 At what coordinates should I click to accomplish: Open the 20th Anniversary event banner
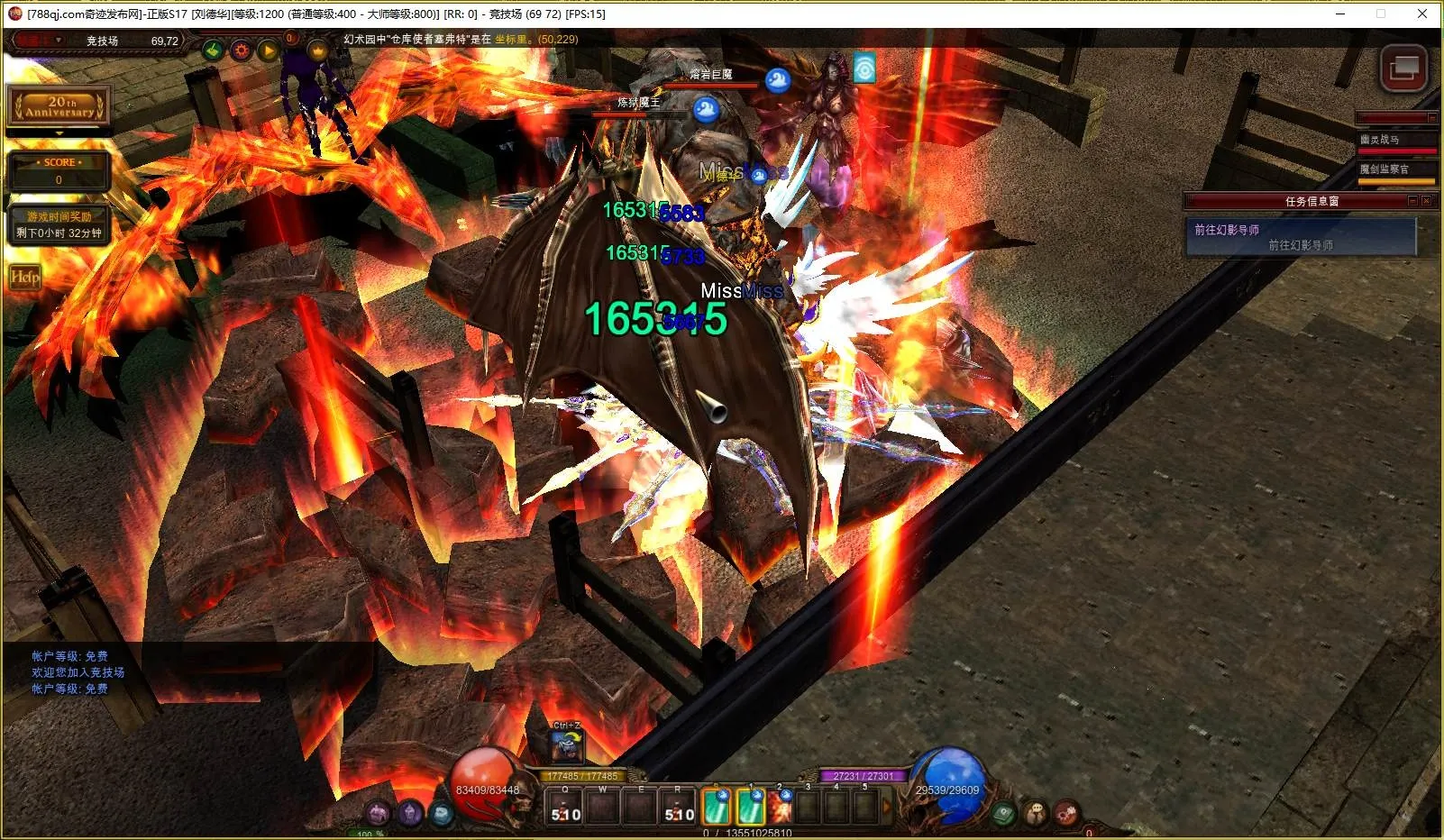[x=59, y=106]
